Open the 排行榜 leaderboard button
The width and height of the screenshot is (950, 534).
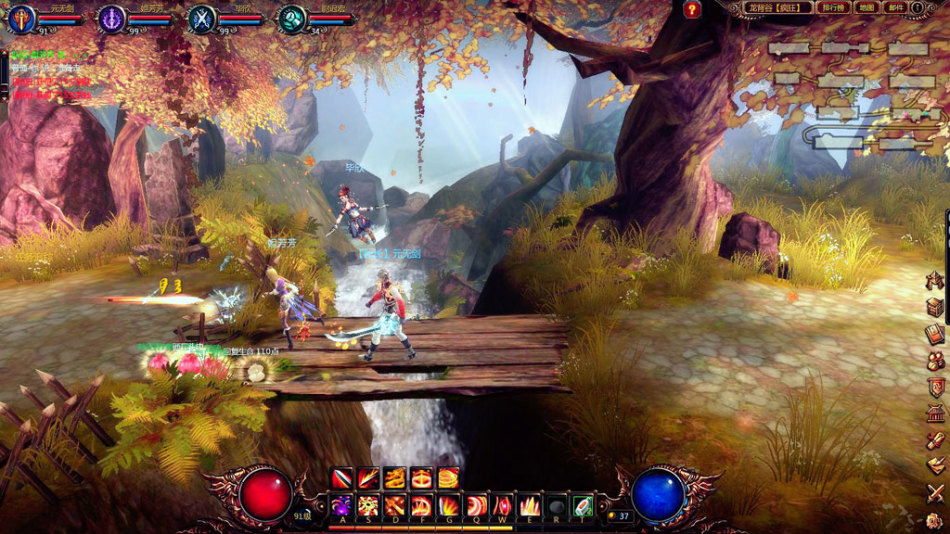tap(830, 8)
